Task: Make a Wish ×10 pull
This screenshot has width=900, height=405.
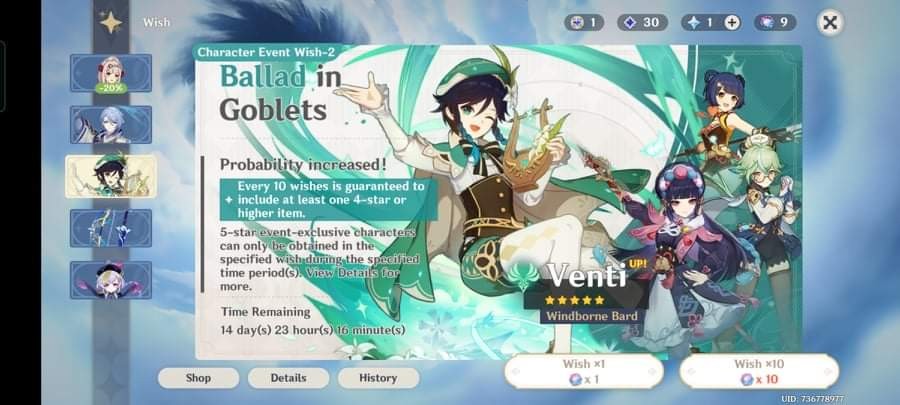Action: [x=759, y=372]
